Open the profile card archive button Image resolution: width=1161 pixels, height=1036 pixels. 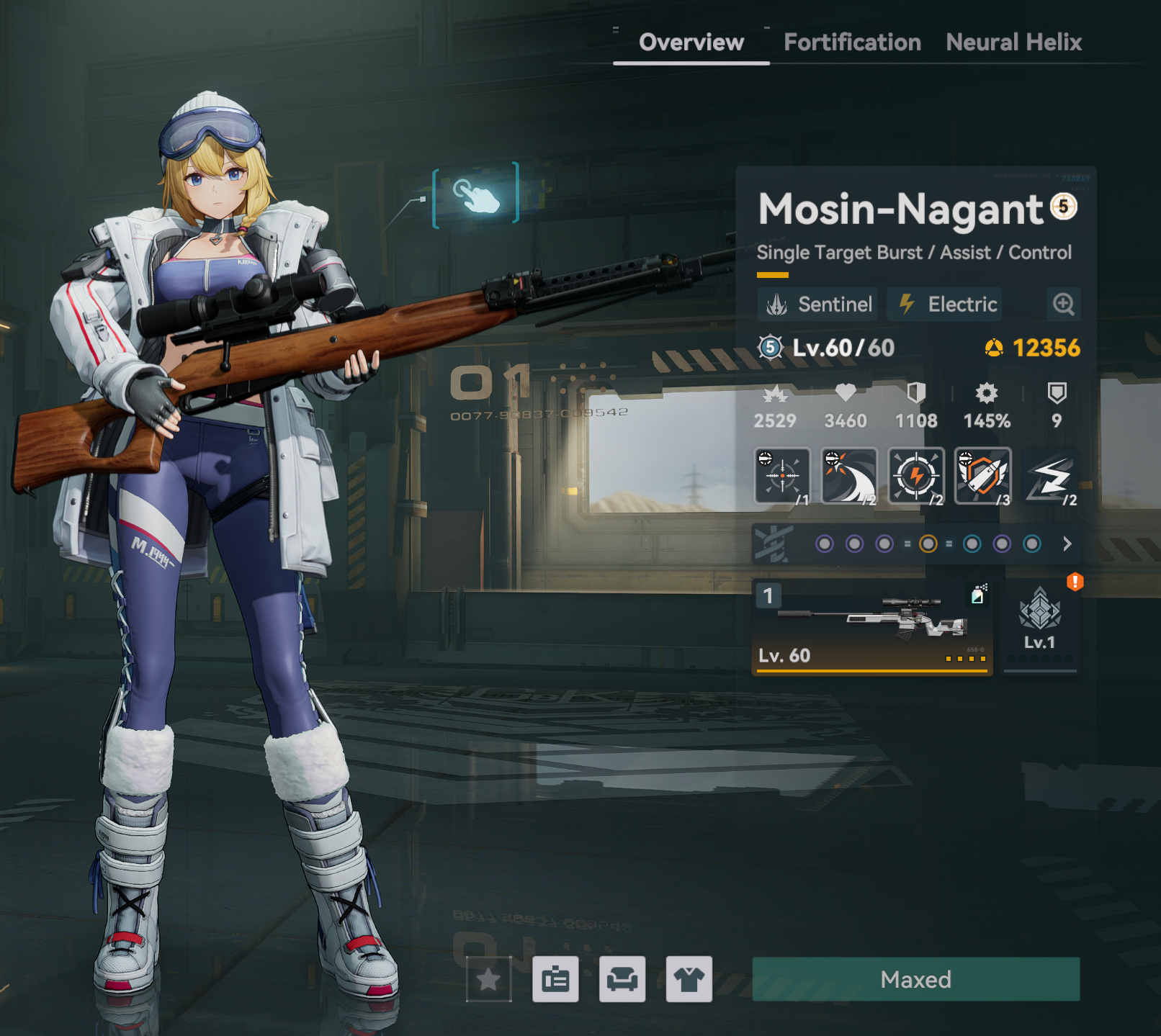pyautogui.click(x=555, y=979)
